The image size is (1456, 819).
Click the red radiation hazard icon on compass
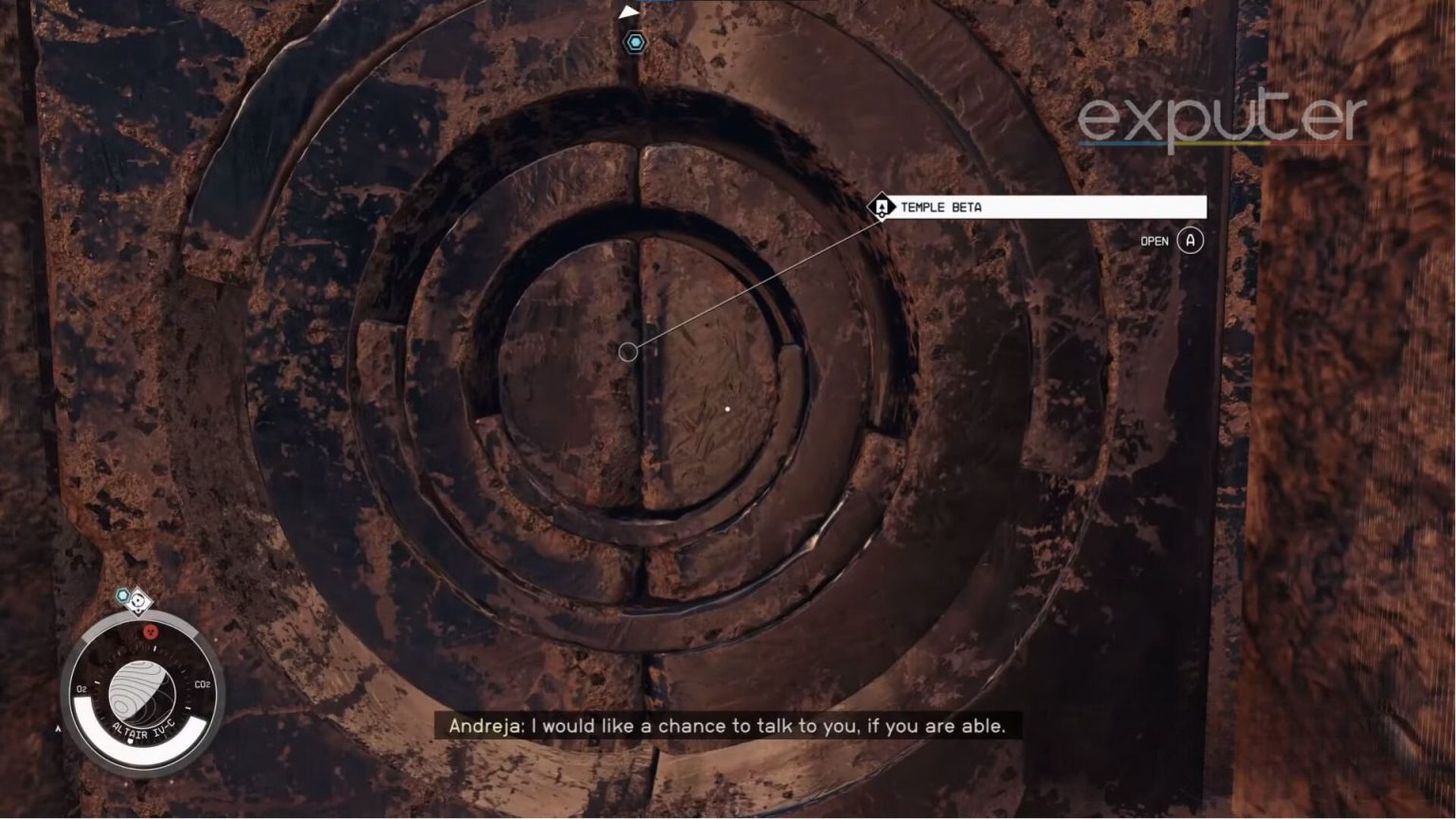tap(151, 631)
